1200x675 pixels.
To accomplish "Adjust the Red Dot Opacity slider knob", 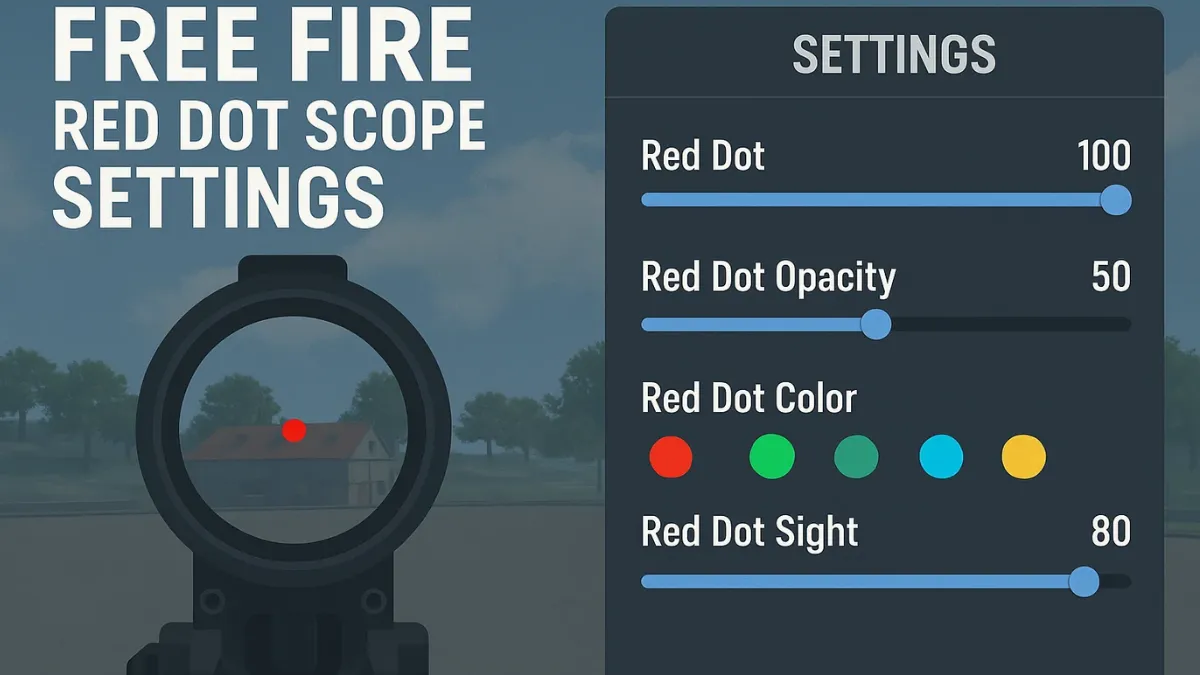I will (876, 324).
